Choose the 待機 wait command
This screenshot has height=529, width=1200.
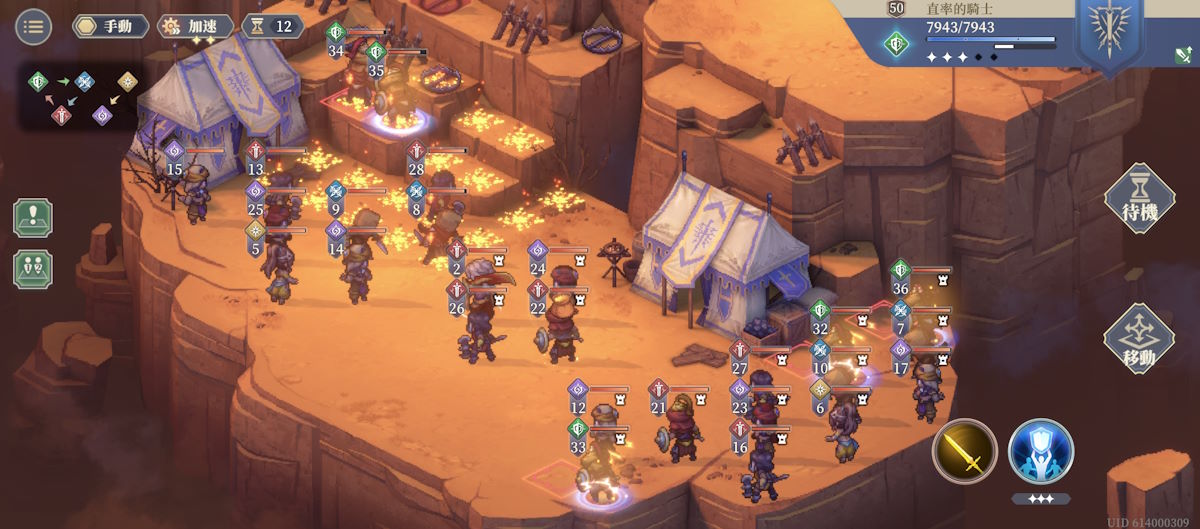click(1138, 198)
